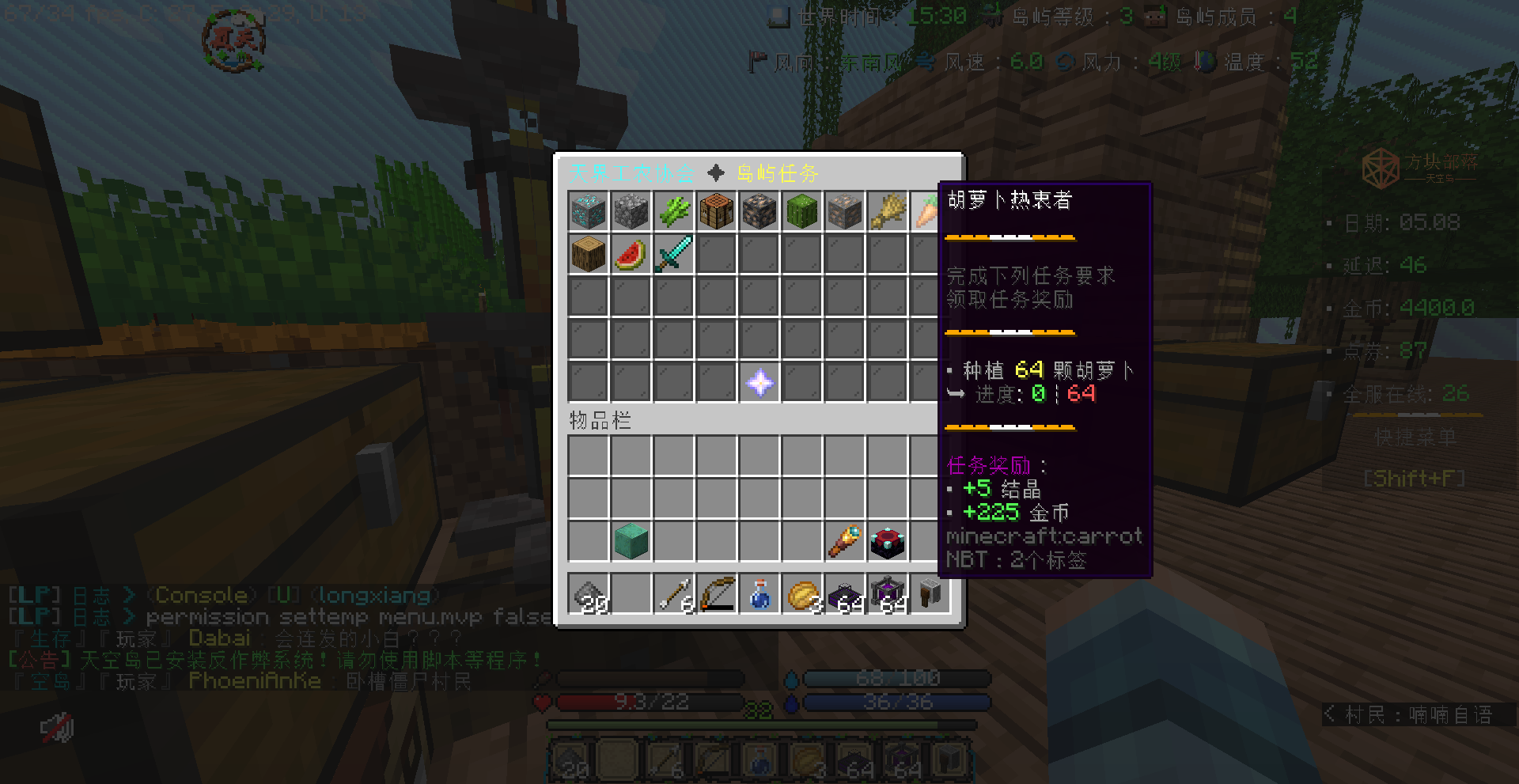Click the cactus quest icon
Viewport: 1519px width, 784px height.
click(x=801, y=211)
